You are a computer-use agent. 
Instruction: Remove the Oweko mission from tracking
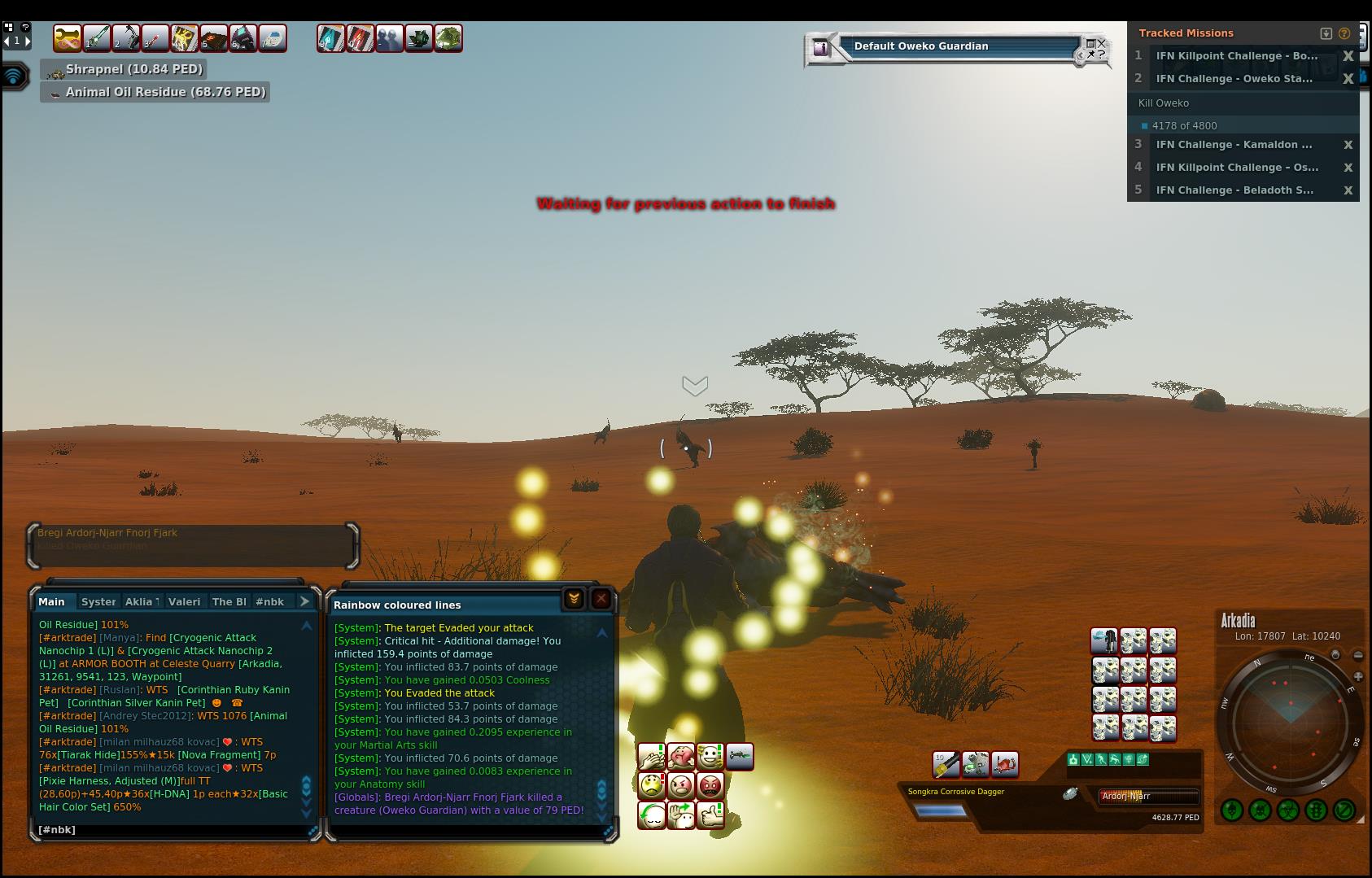point(1348,79)
